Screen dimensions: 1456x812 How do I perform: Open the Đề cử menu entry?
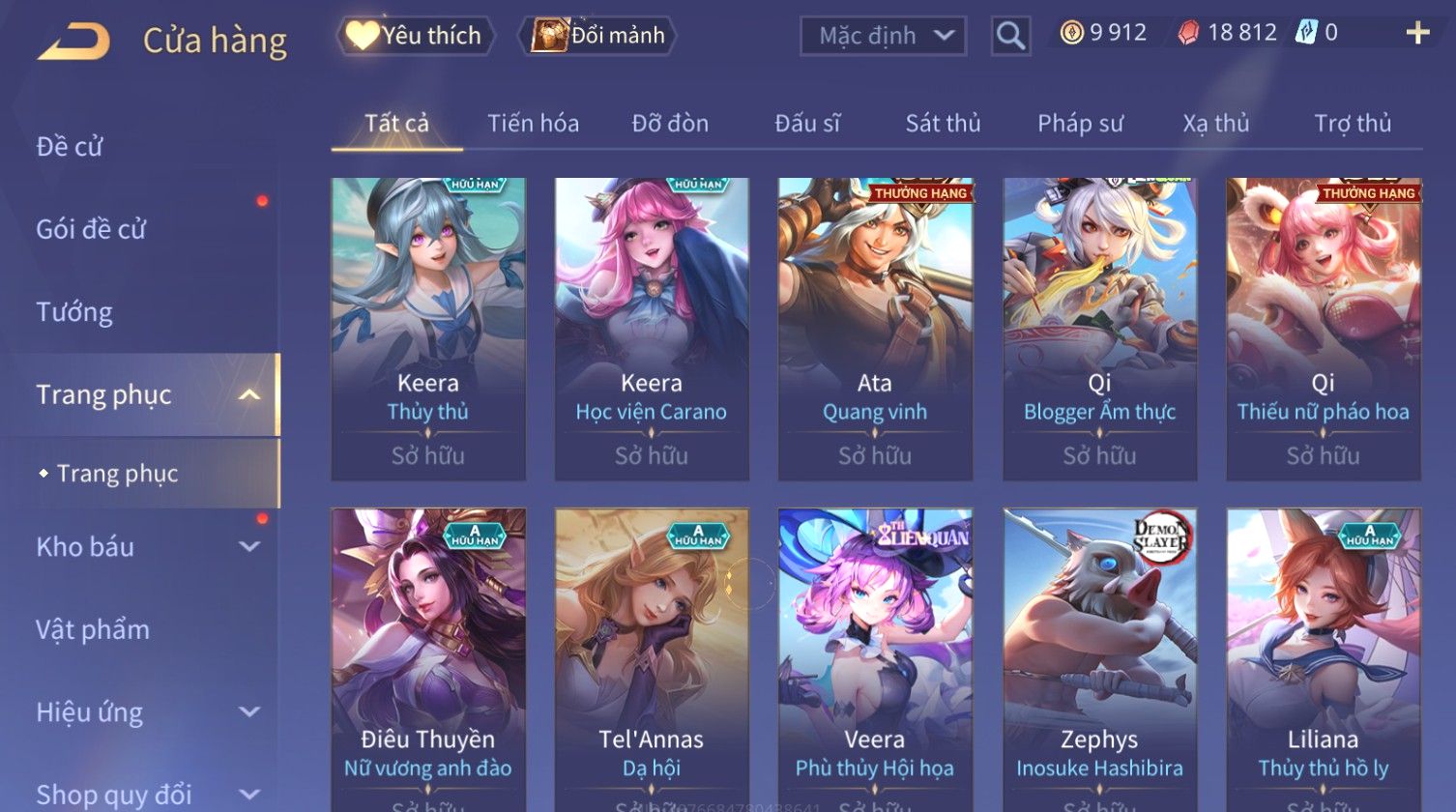tap(70, 147)
